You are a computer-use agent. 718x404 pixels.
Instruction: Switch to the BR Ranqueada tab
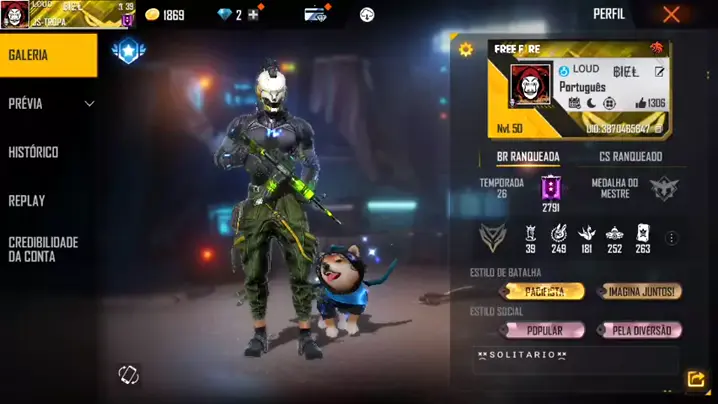point(528,157)
